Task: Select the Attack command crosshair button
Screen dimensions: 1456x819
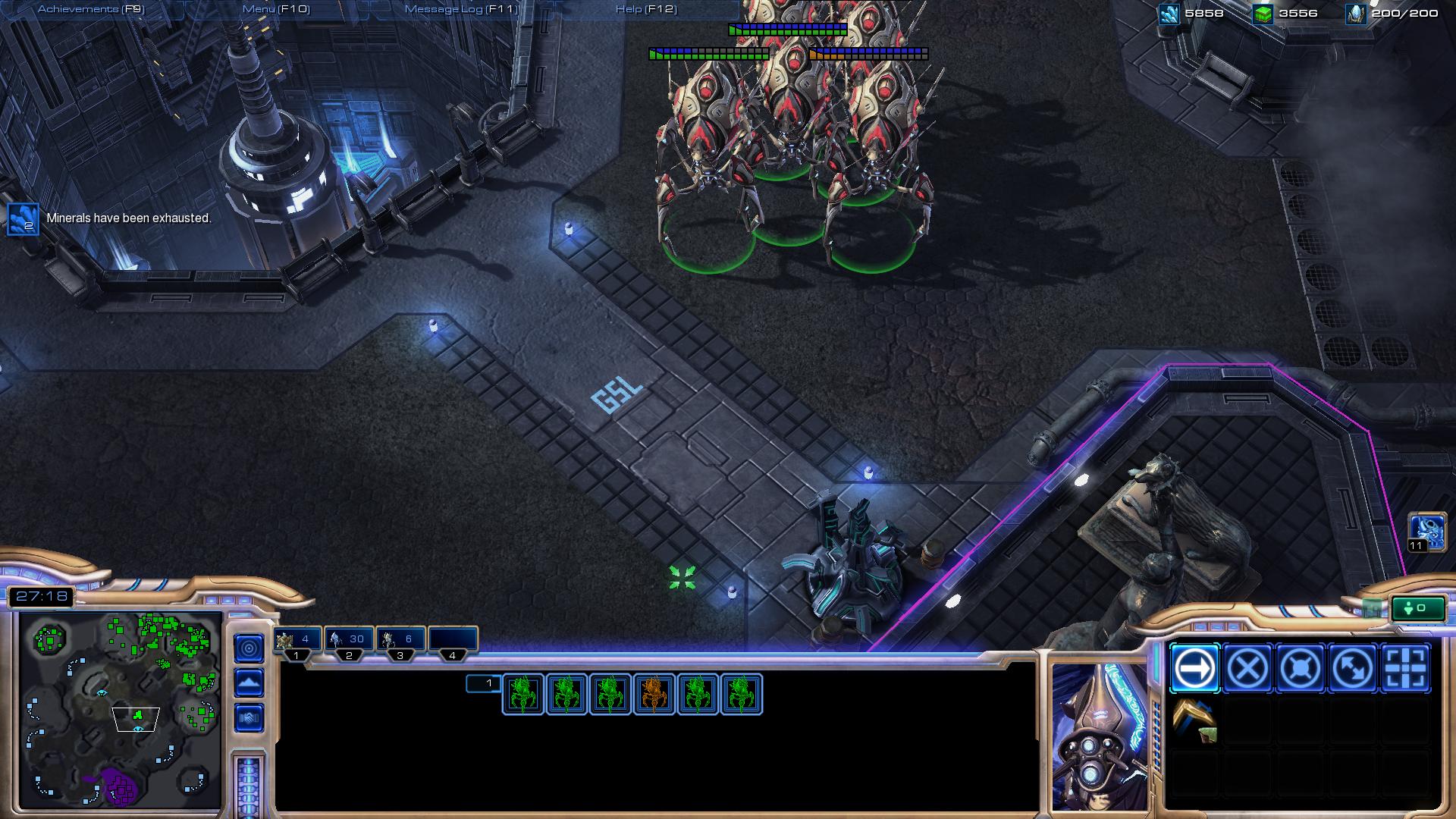Action: point(1405,669)
